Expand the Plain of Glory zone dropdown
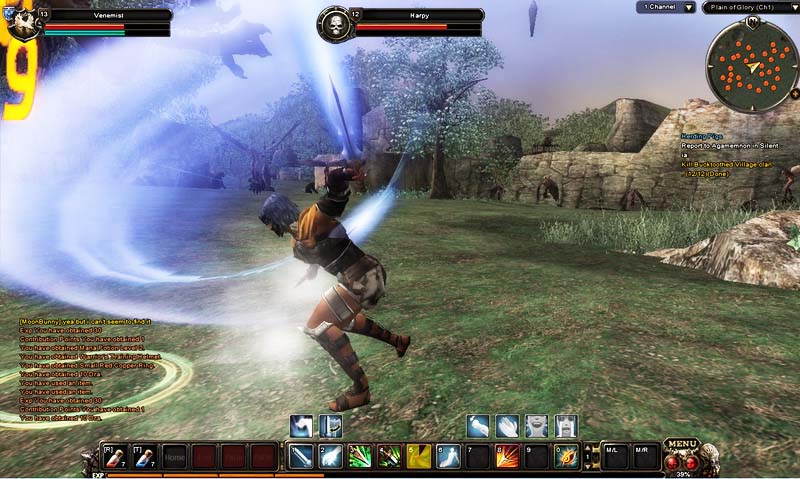Image resolution: width=800 pixels, height=479 pixels. point(750,7)
